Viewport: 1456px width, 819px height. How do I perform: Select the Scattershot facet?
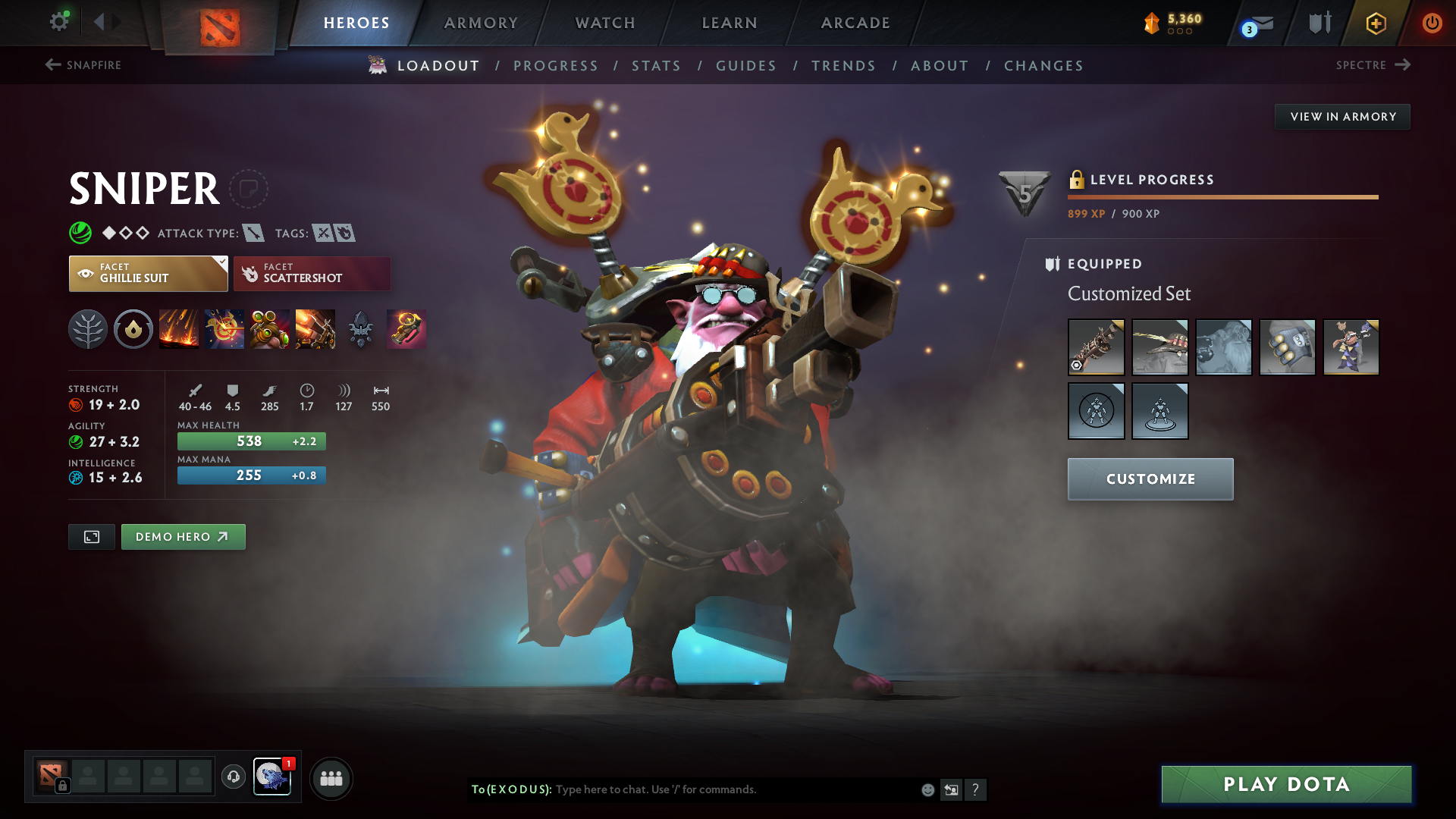[x=312, y=274]
